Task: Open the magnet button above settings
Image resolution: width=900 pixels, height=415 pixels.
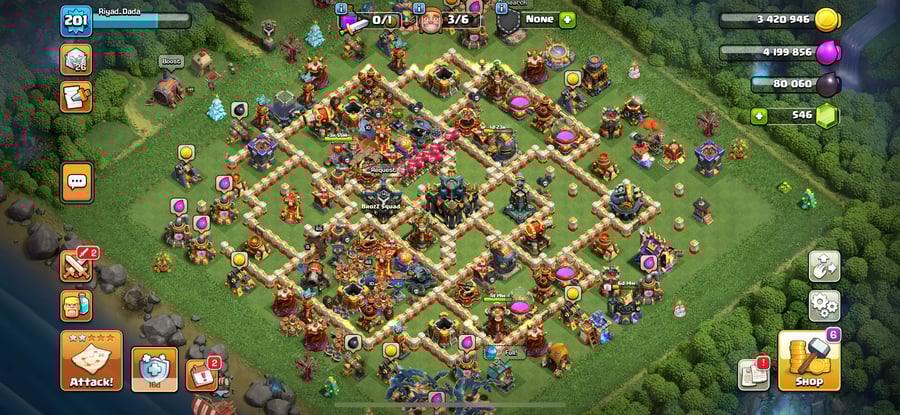Action: pyautogui.click(x=824, y=266)
